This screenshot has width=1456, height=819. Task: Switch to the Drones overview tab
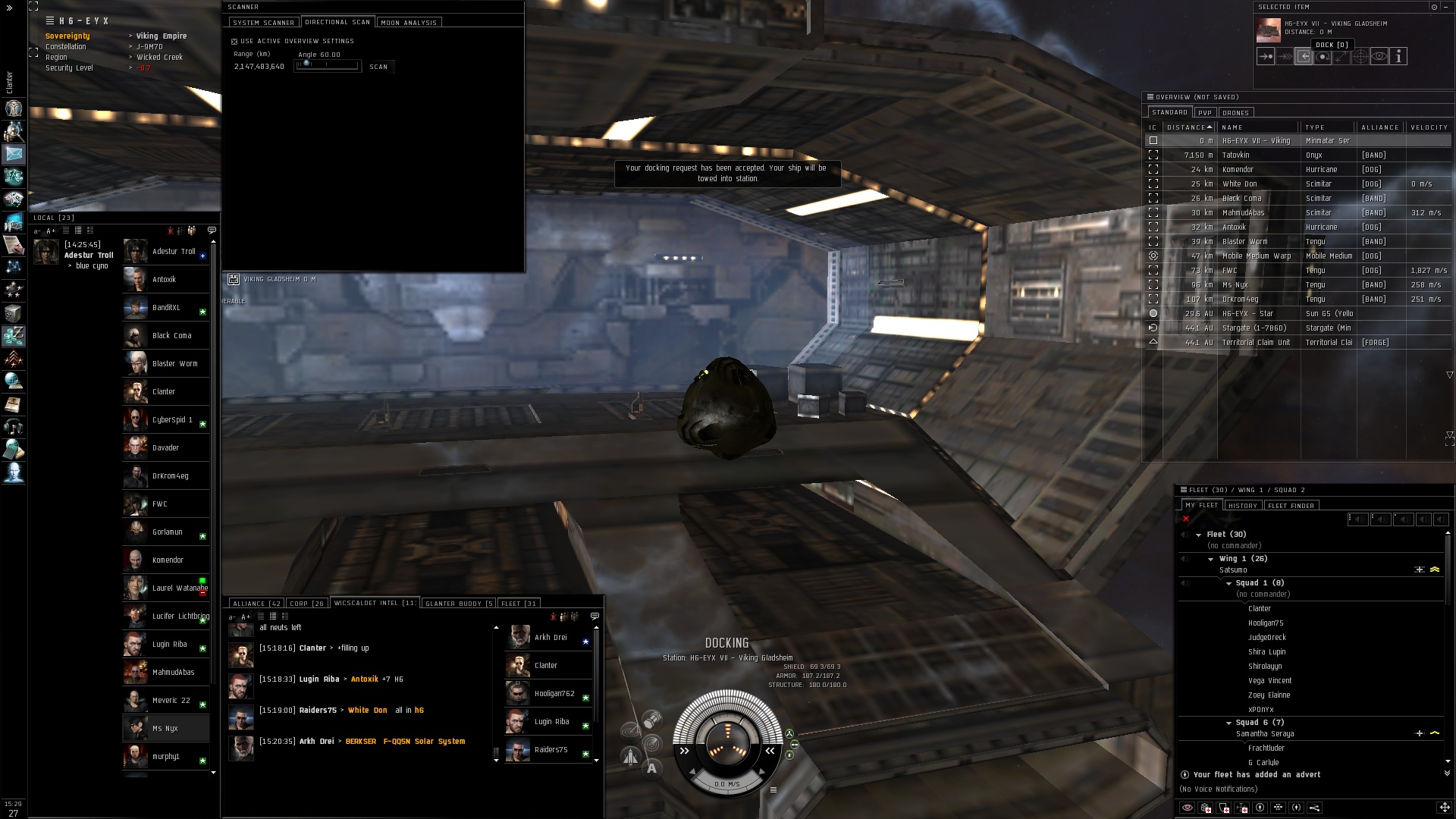(x=1235, y=113)
